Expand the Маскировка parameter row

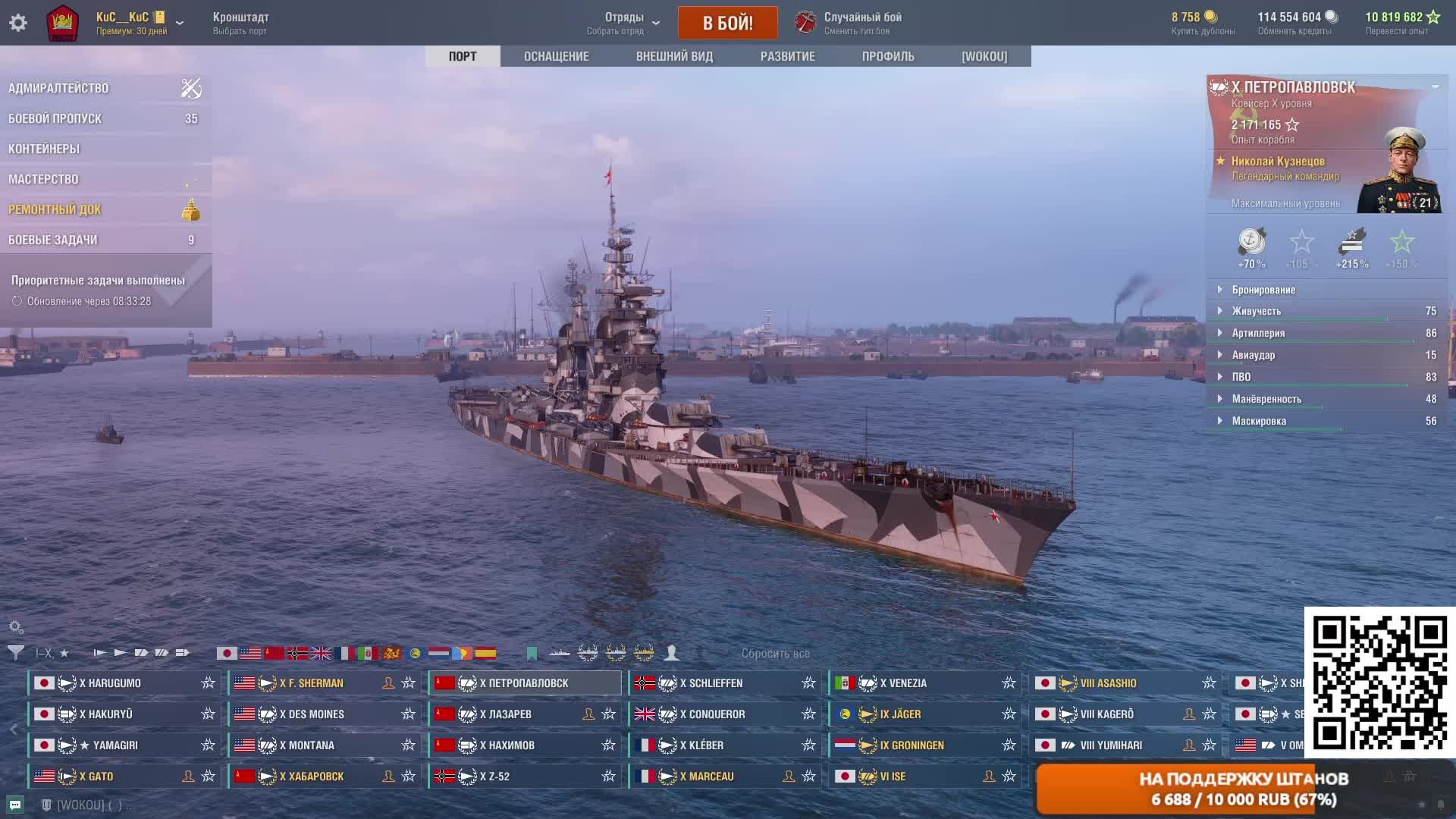tap(1259, 421)
